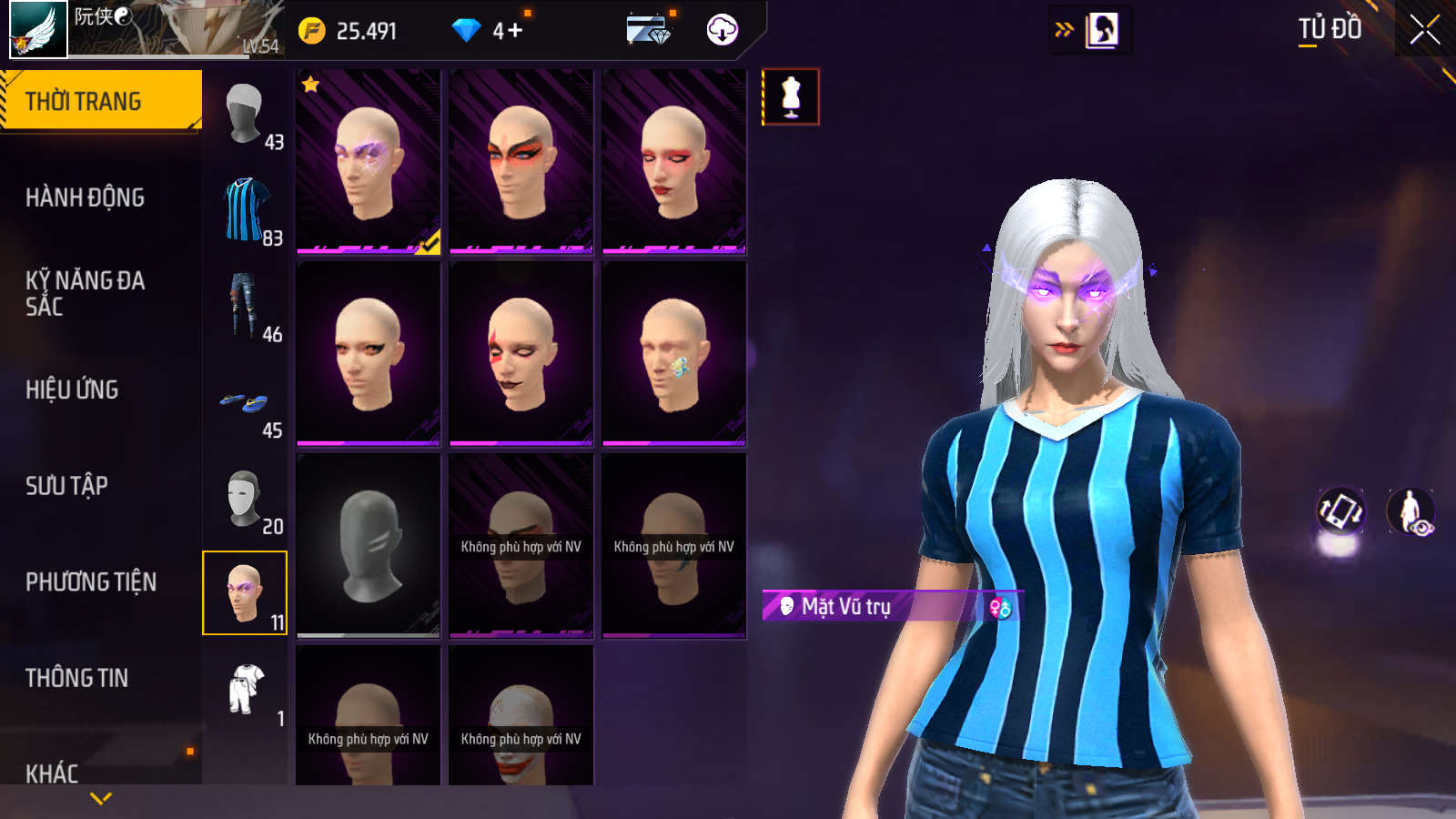
Task: Select the blue cheek sticker face paint
Action: coord(674,354)
